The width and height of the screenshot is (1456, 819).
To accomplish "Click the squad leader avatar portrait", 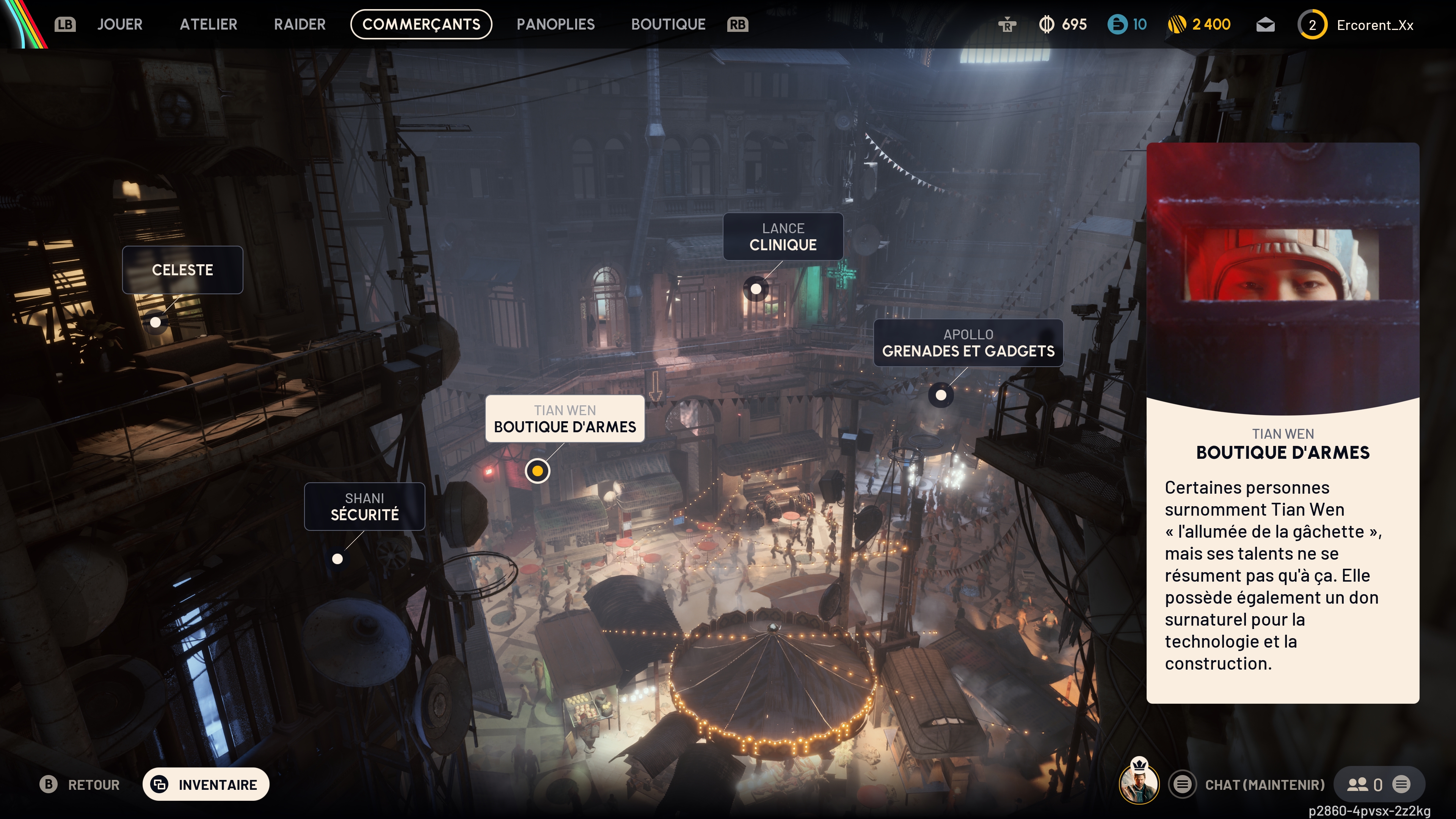I will [1138, 783].
